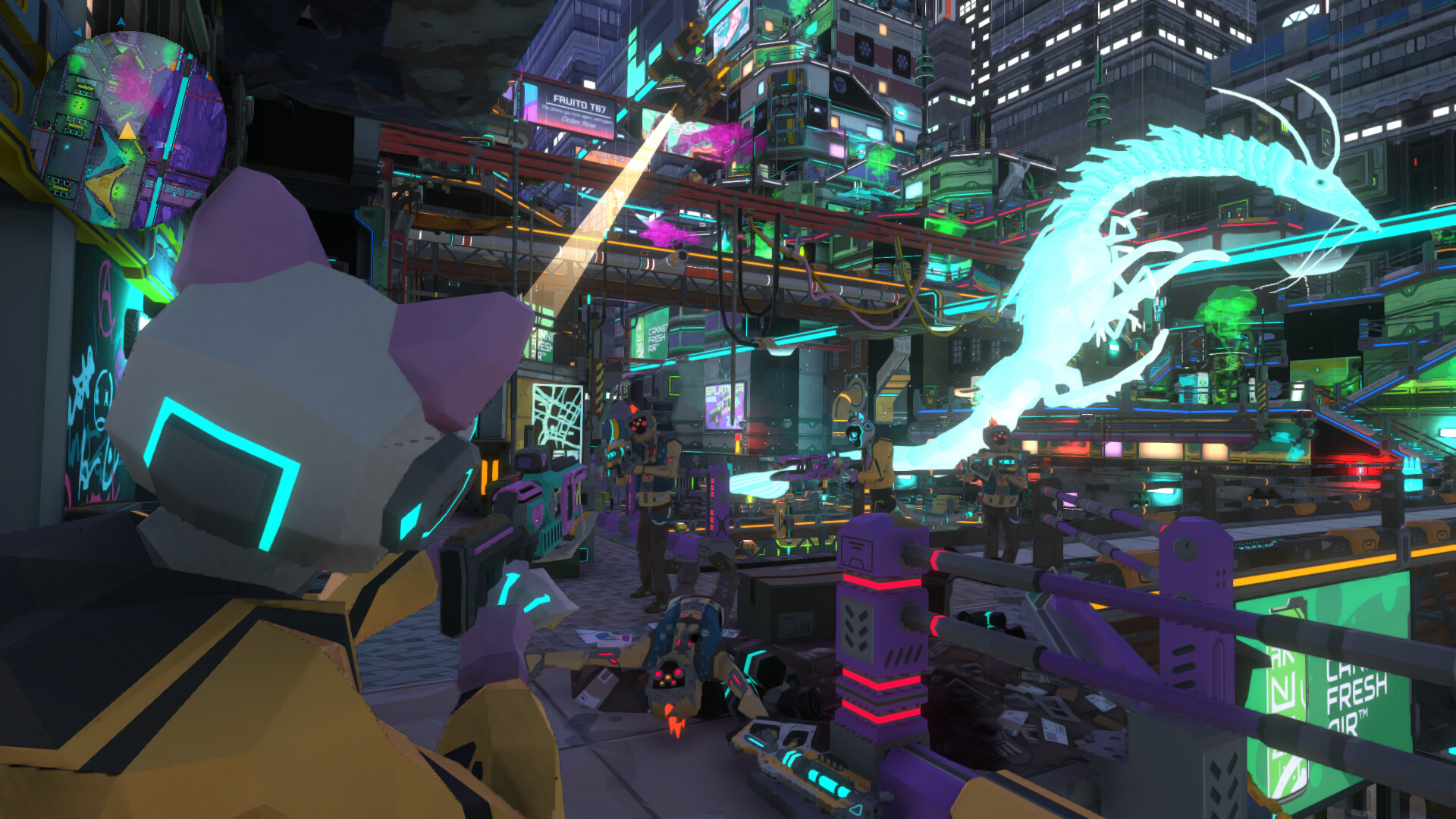Click the Order Now text on the billboard

[579, 124]
